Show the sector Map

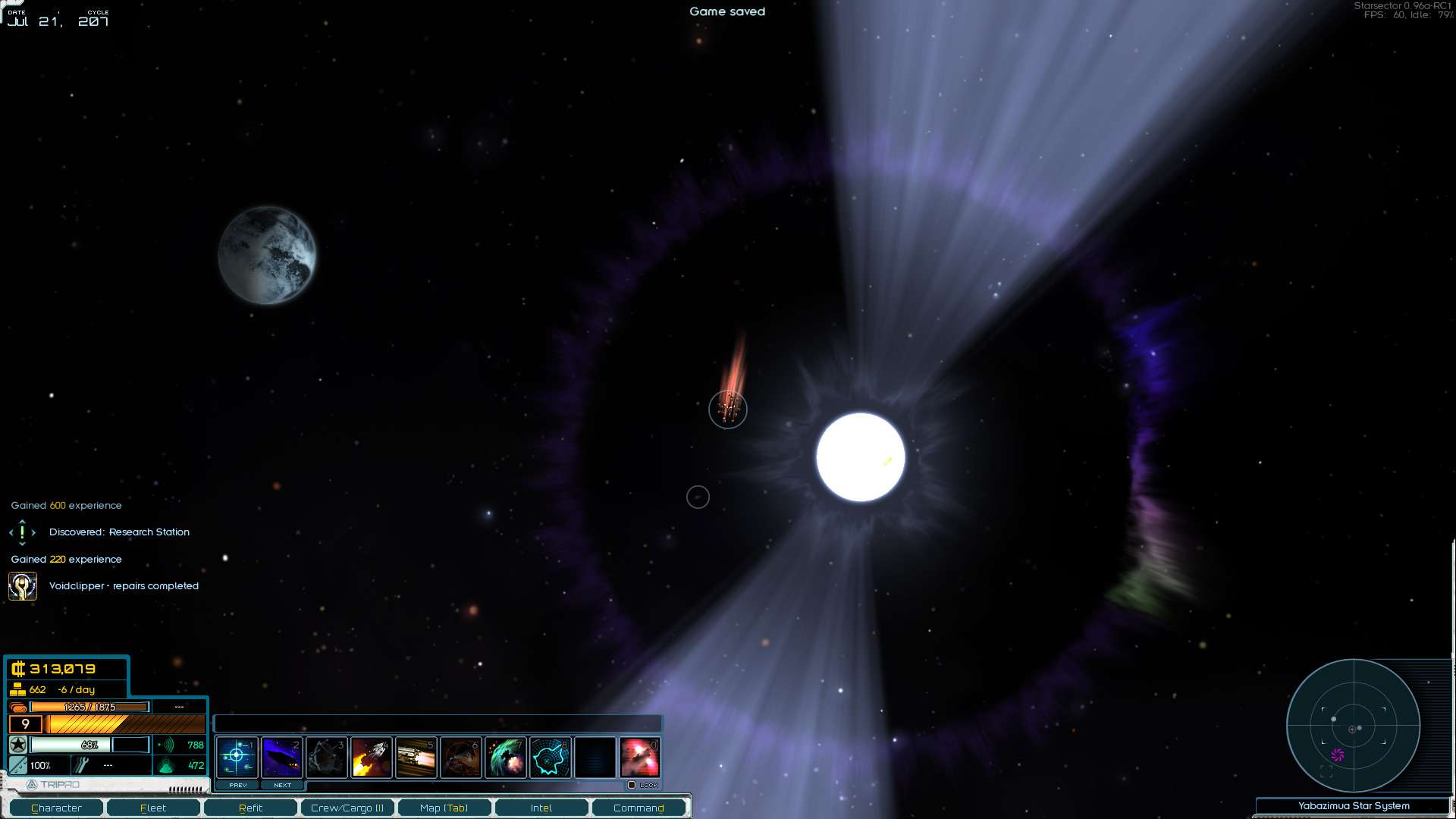point(444,808)
